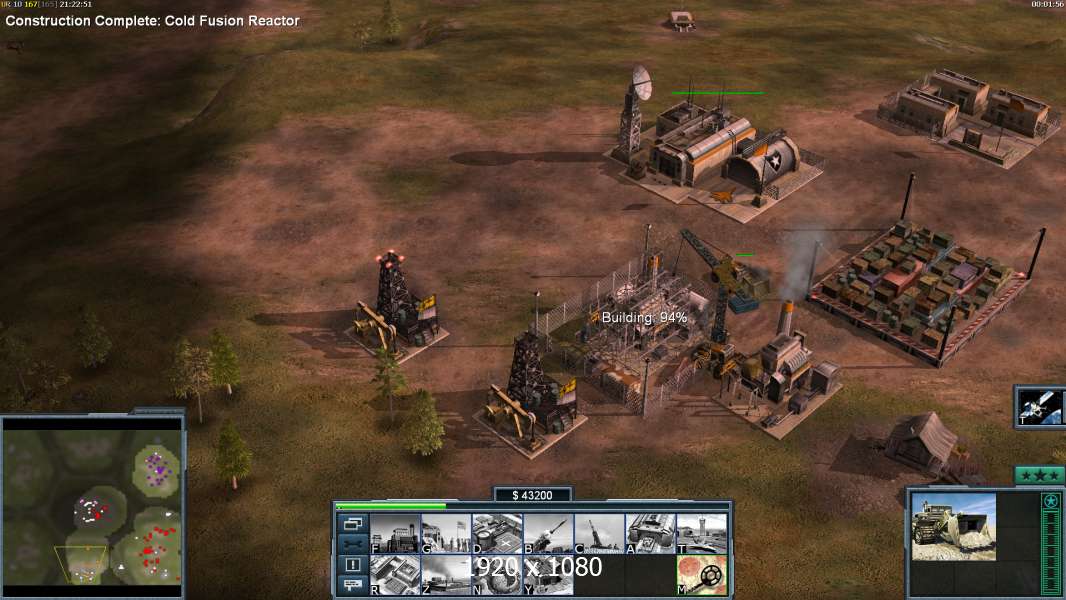Click the selected bulldozer portrait
The width and height of the screenshot is (1066, 600).
[x=953, y=526]
